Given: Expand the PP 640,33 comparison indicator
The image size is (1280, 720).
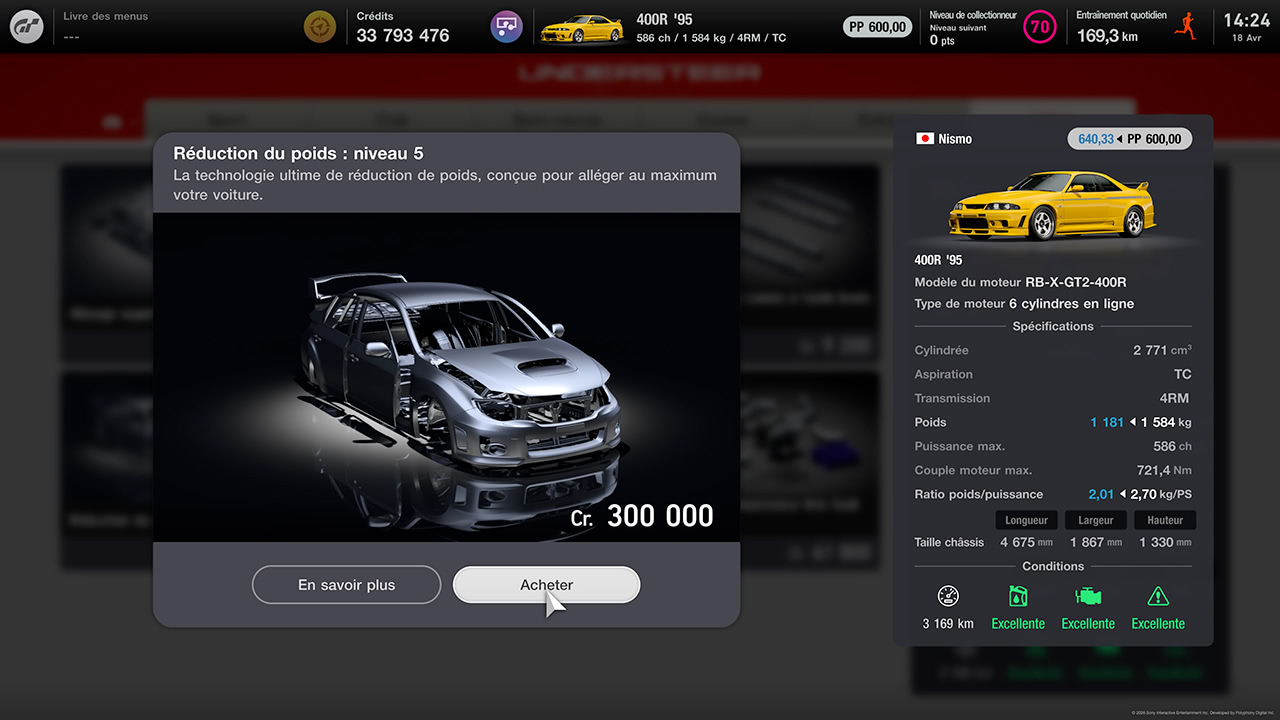Looking at the screenshot, I should point(1129,139).
